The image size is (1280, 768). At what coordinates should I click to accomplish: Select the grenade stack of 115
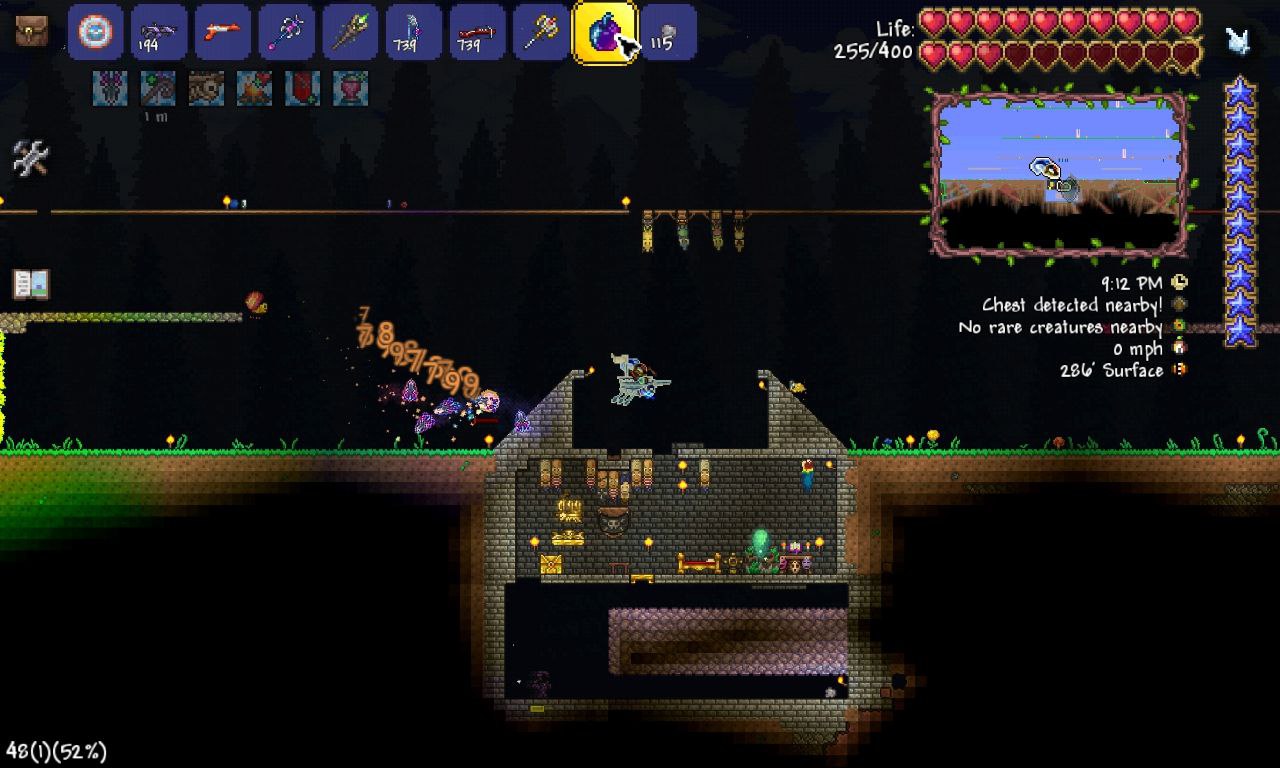point(668,32)
